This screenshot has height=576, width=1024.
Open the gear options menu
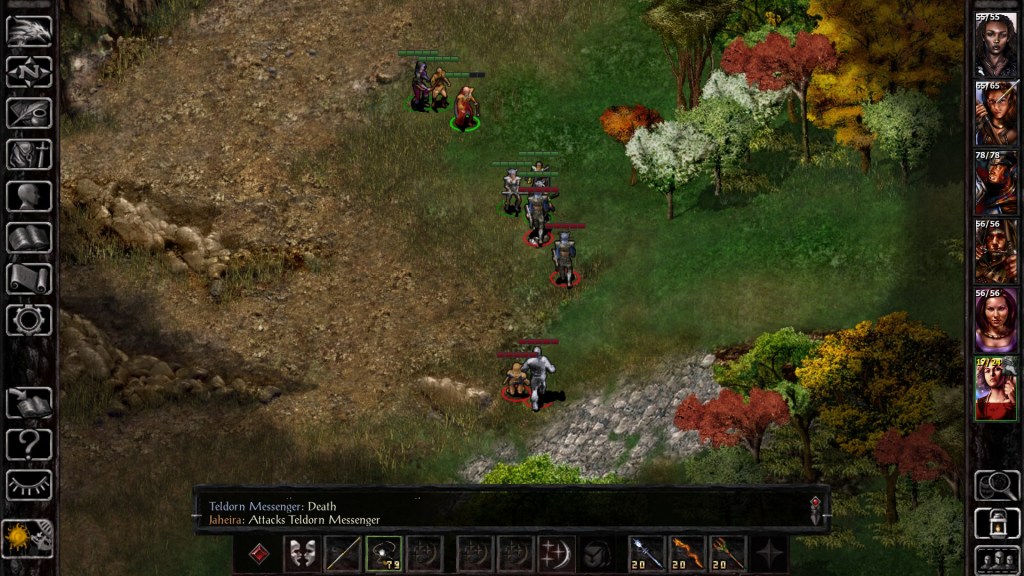29,320
